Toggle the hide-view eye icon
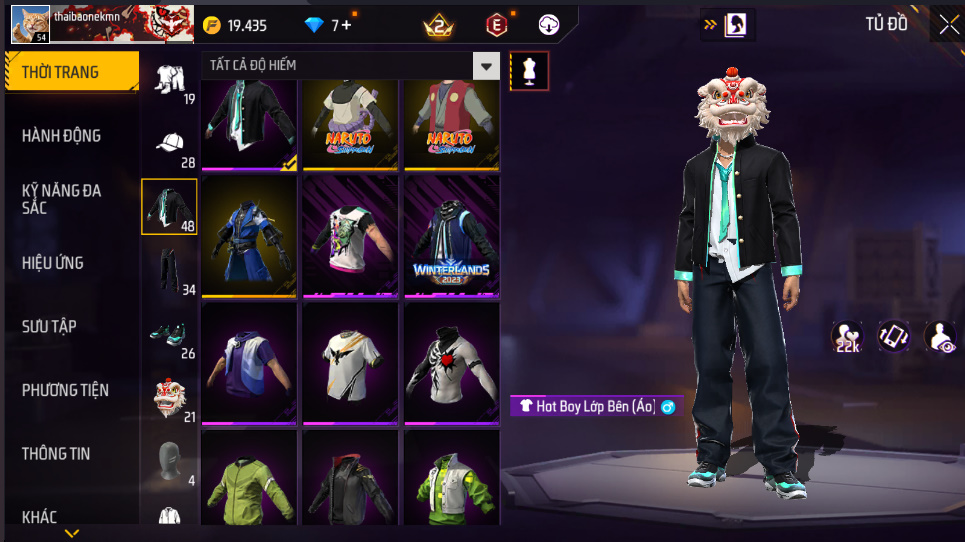The height and width of the screenshot is (542, 965). coord(939,337)
